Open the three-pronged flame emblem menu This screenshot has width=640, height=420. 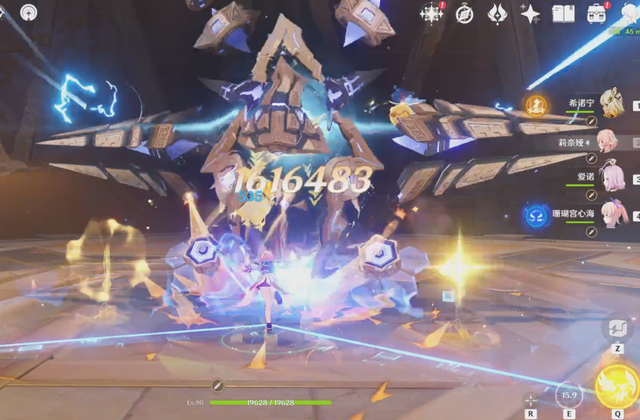(497, 13)
